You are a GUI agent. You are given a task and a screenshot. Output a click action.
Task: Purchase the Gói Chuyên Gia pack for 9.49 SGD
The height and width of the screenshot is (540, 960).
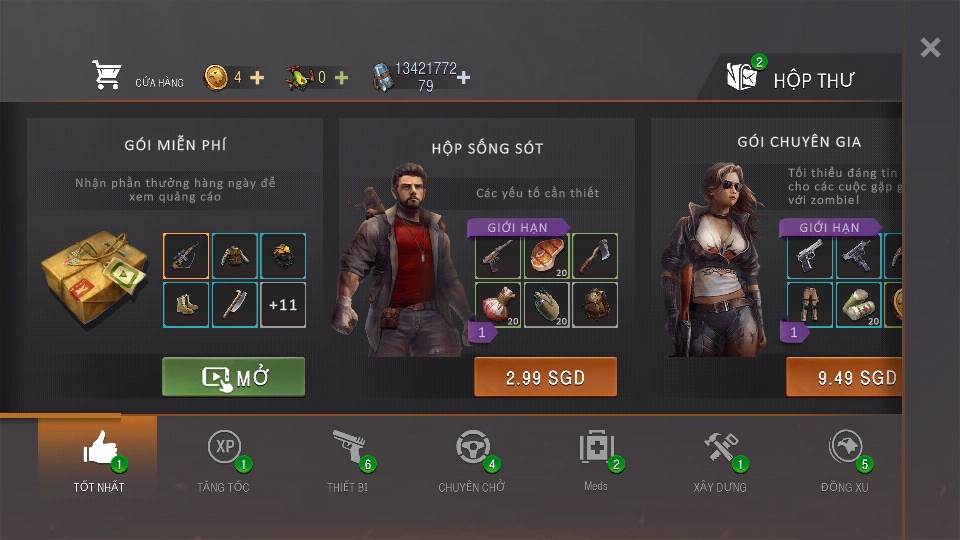pos(848,377)
